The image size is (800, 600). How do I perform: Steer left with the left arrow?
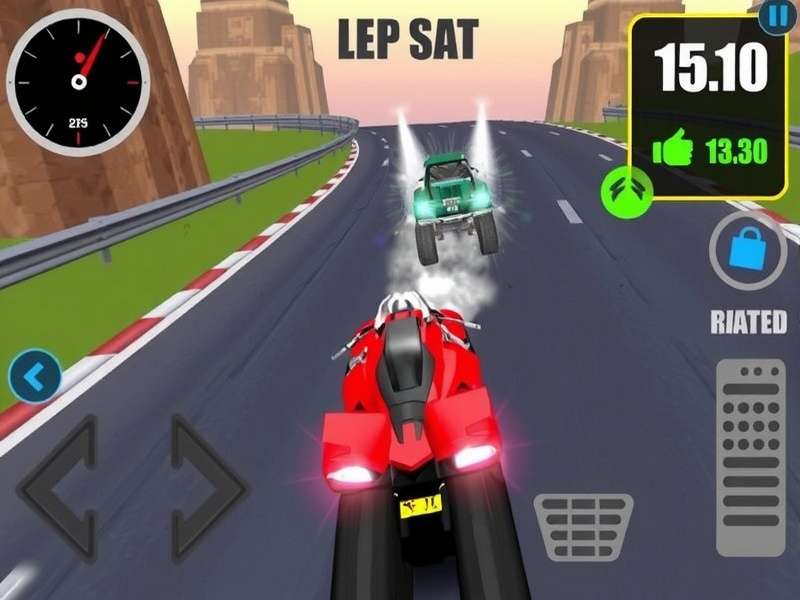pos(60,487)
